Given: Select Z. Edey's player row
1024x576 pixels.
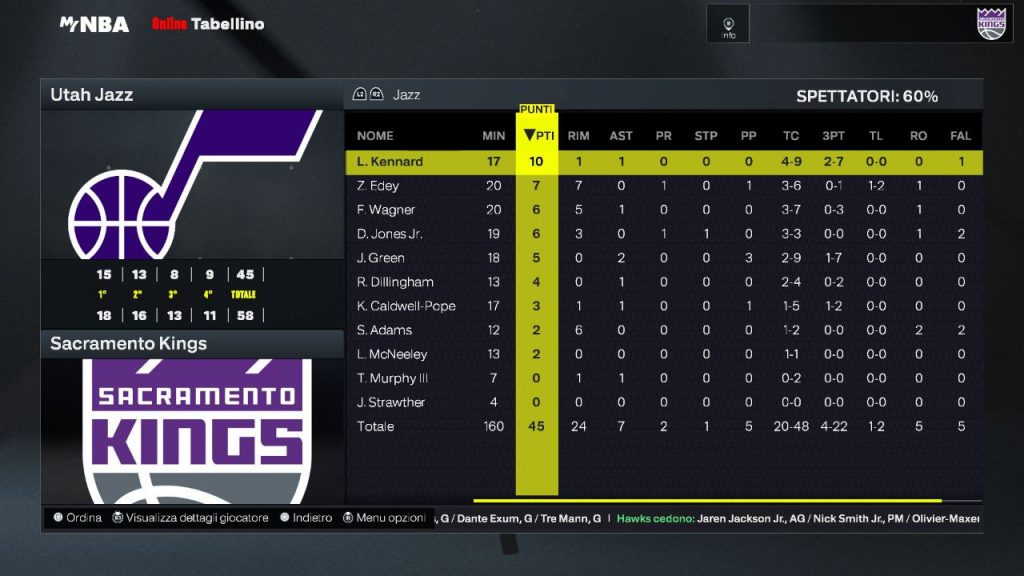Looking at the screenshot, I should coord(379,186).
